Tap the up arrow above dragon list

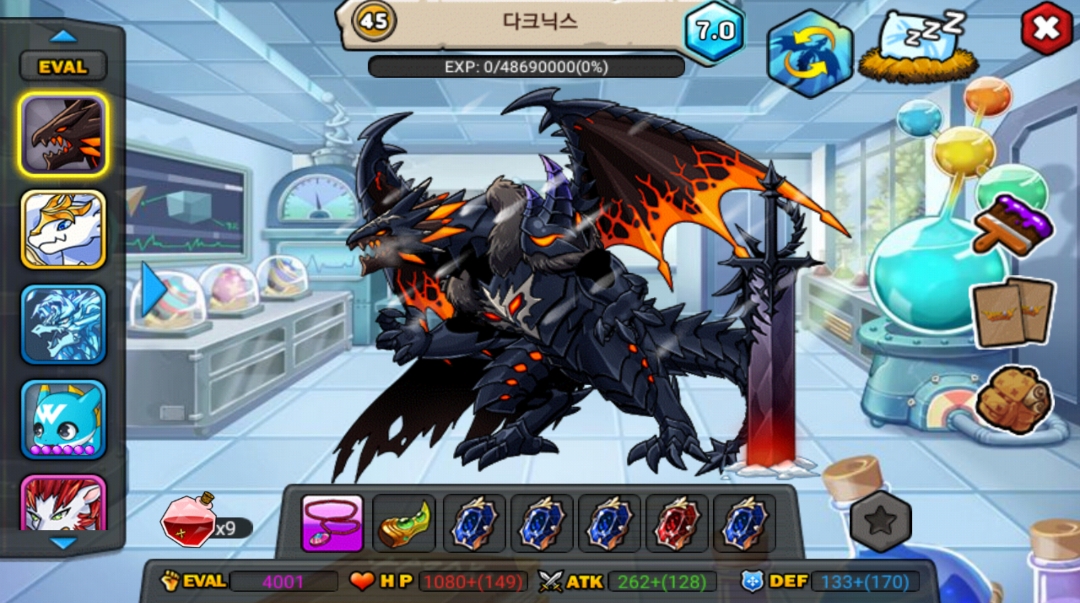click(x=63, y=36)
